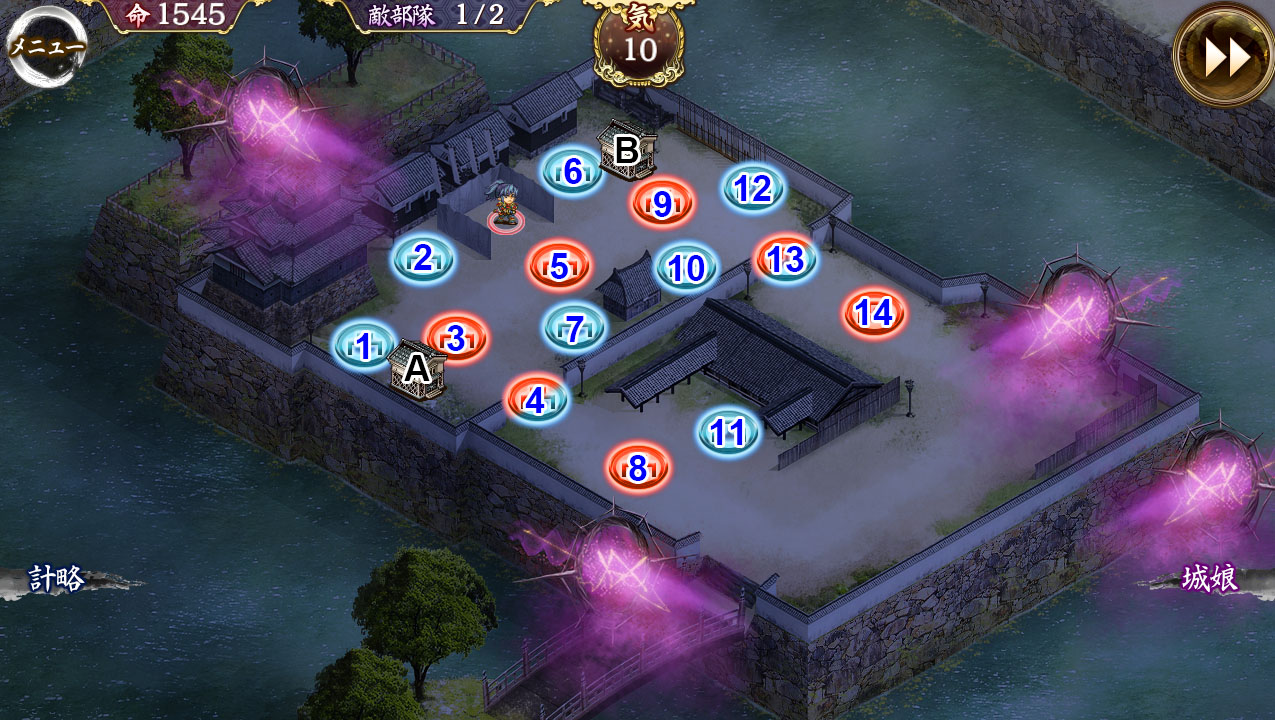Choose deployment tile 4
The width and height of the screenshot is (1275, 720).
pos(536,401)
